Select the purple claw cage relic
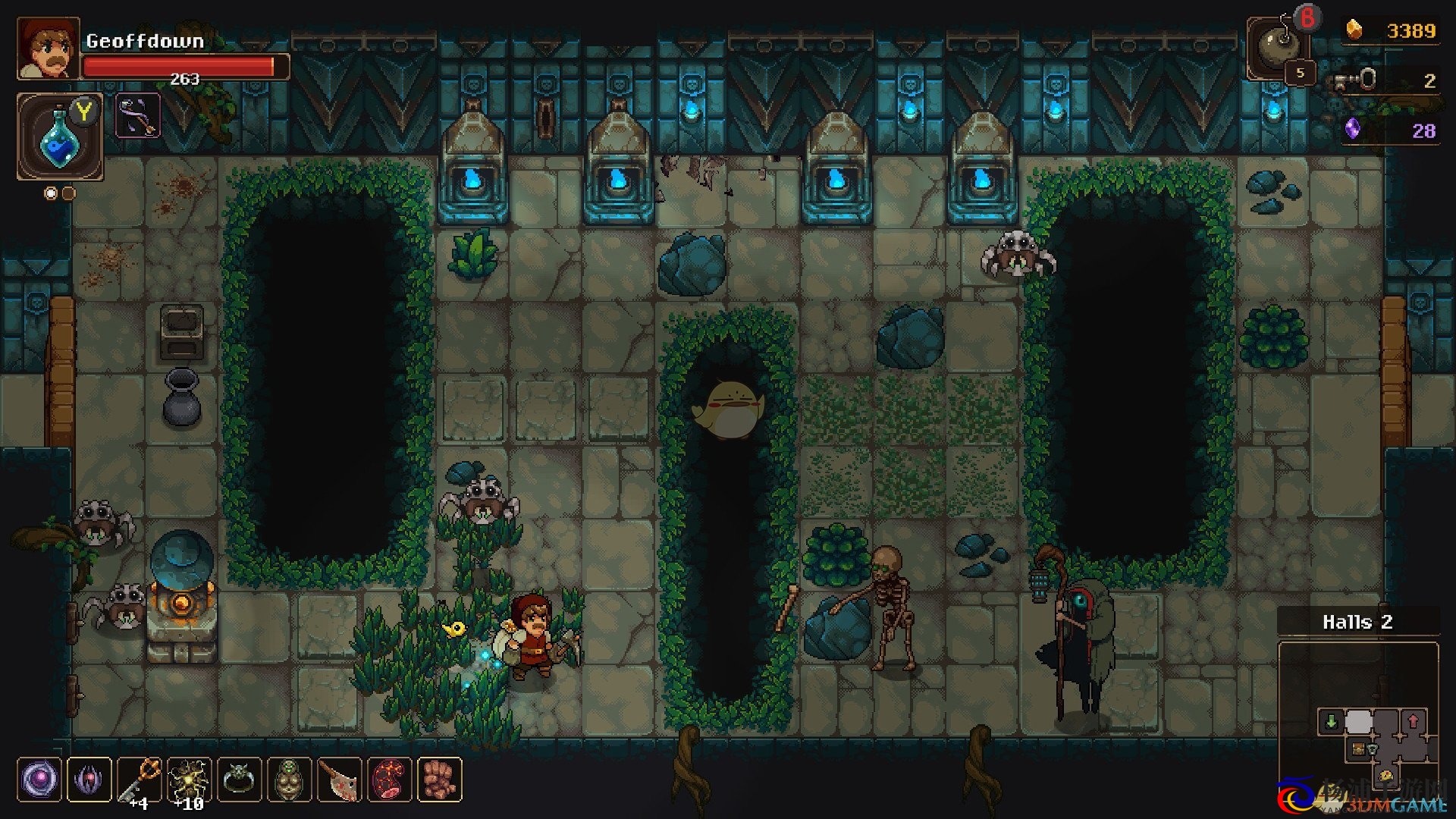The image size is (1456, 819). pos(89,780)
